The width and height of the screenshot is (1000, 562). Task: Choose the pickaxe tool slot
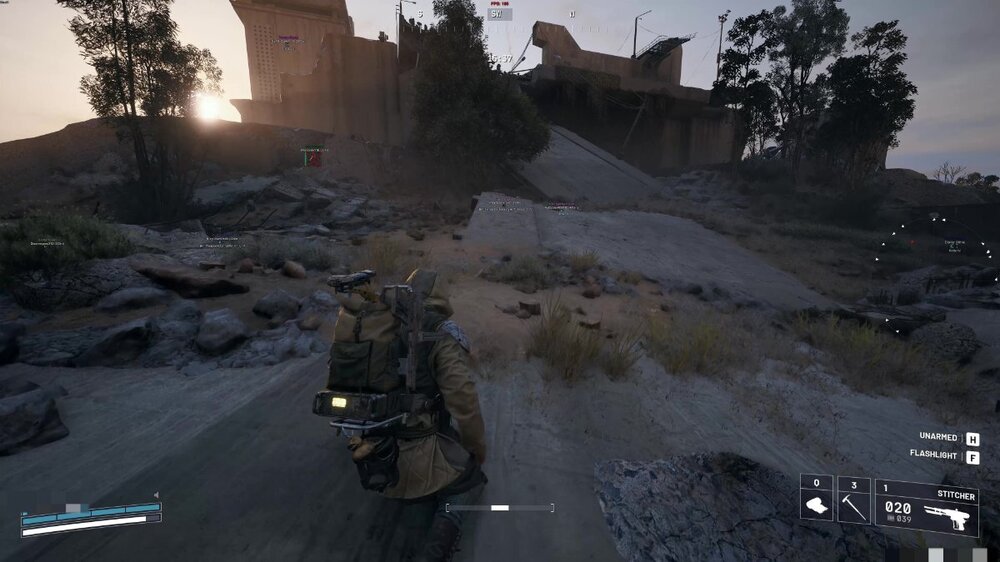853,500
